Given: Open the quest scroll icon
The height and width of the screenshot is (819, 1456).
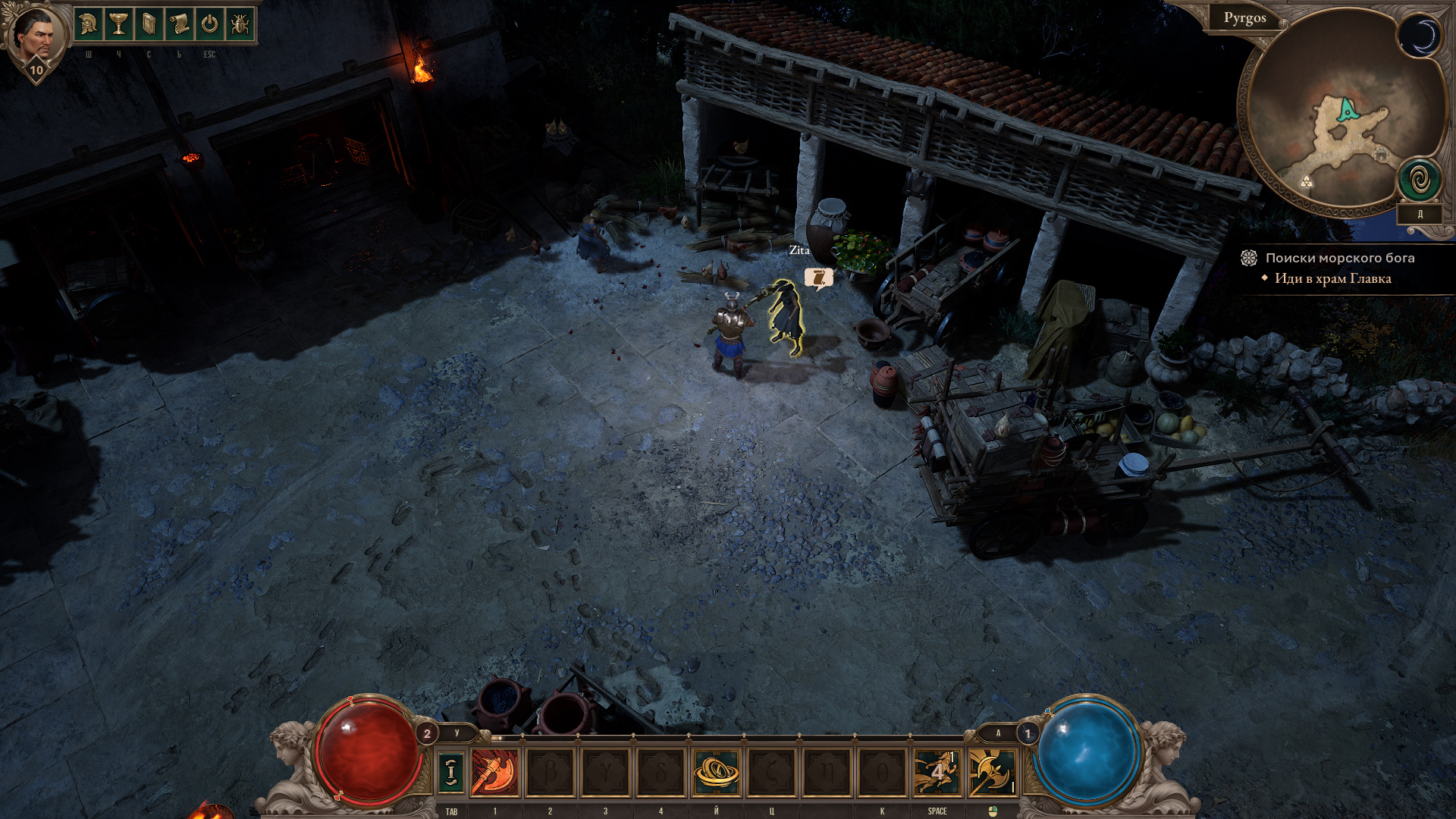Looking at the screenshot, I should tap(179, 24).
